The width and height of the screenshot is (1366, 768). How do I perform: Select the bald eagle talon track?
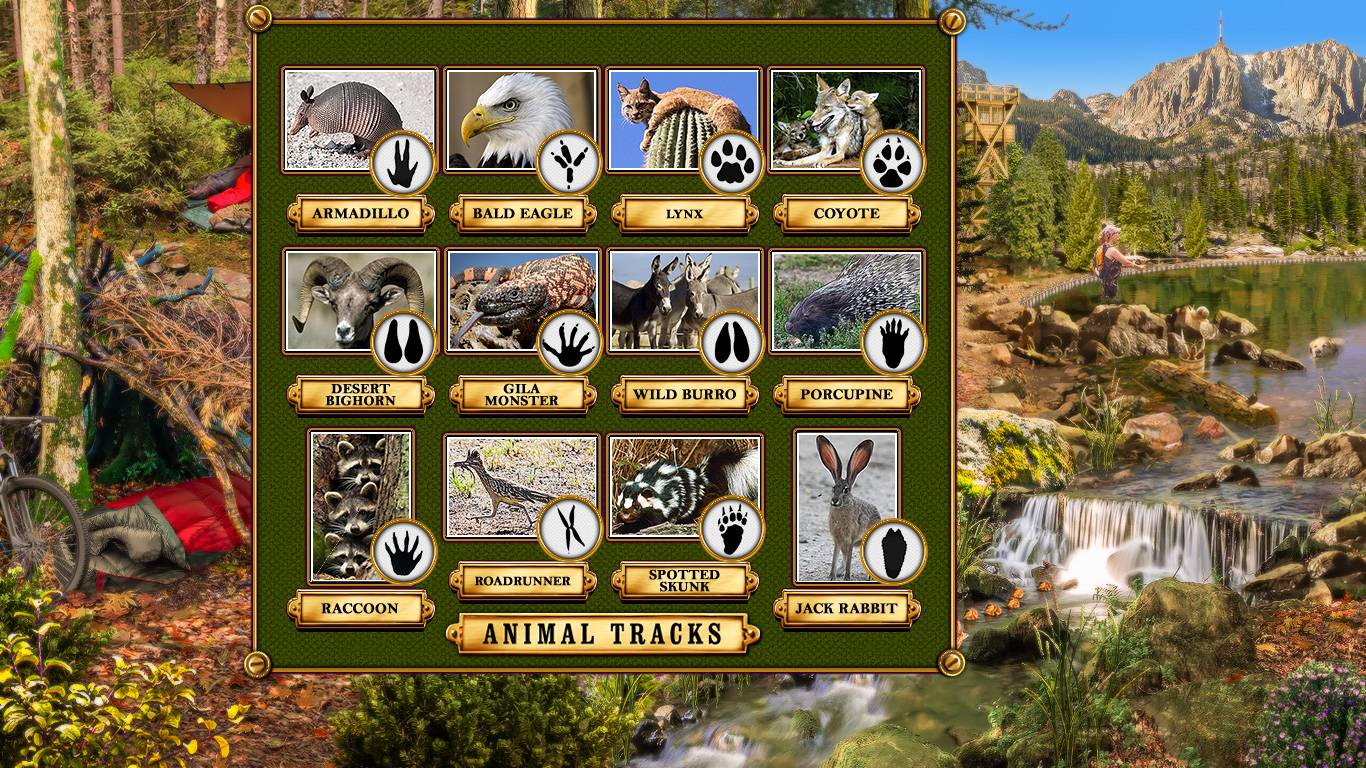pyautogui.click(x=568, y=164)
